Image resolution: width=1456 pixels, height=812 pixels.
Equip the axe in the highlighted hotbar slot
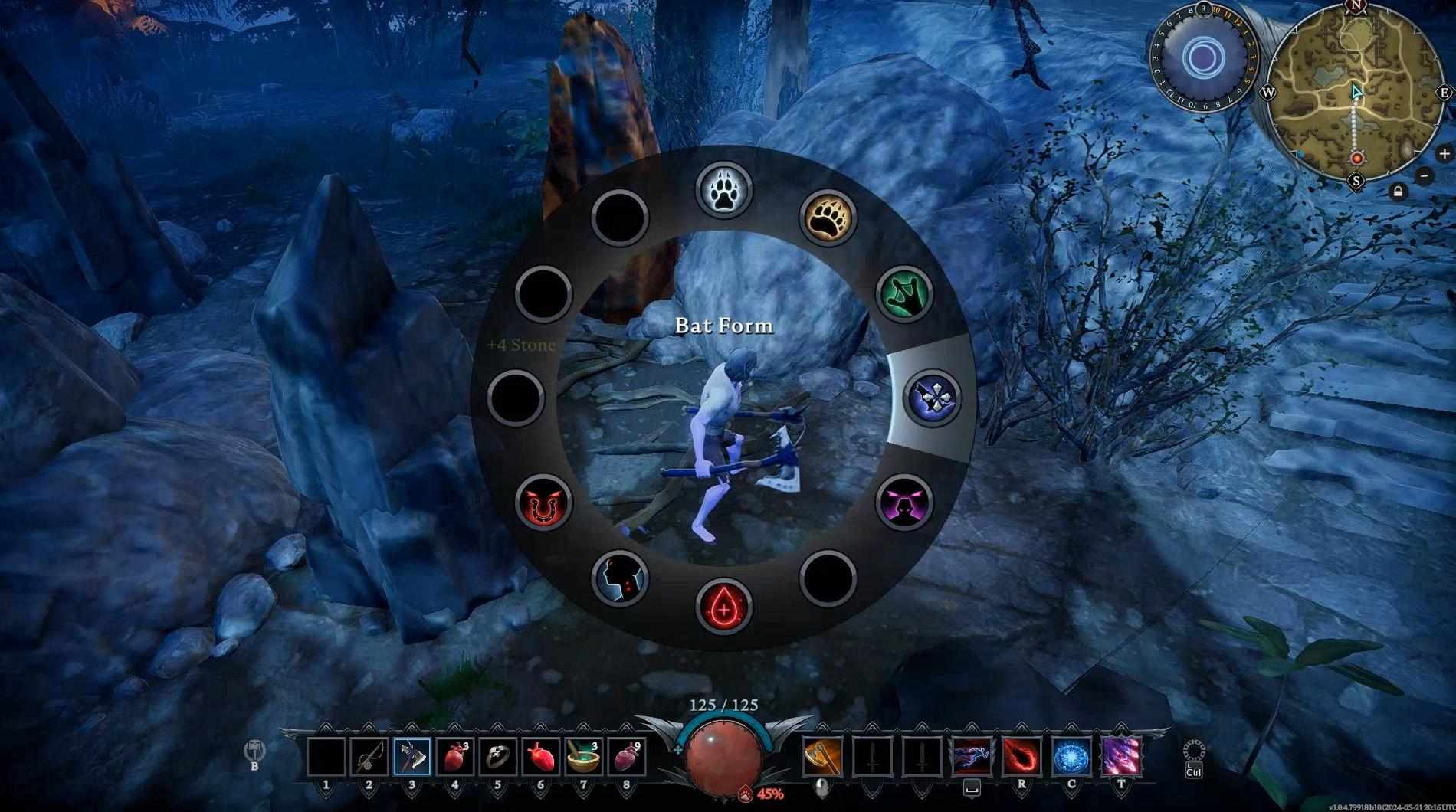coord(412,758)
